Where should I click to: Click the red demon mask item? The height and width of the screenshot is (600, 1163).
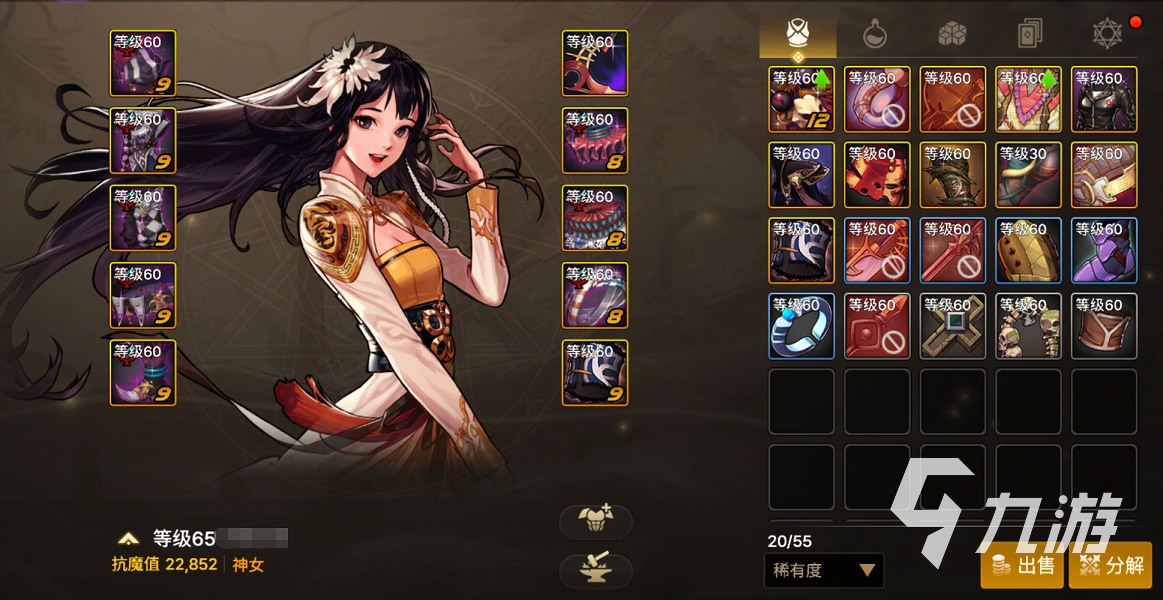coord(877,175)
